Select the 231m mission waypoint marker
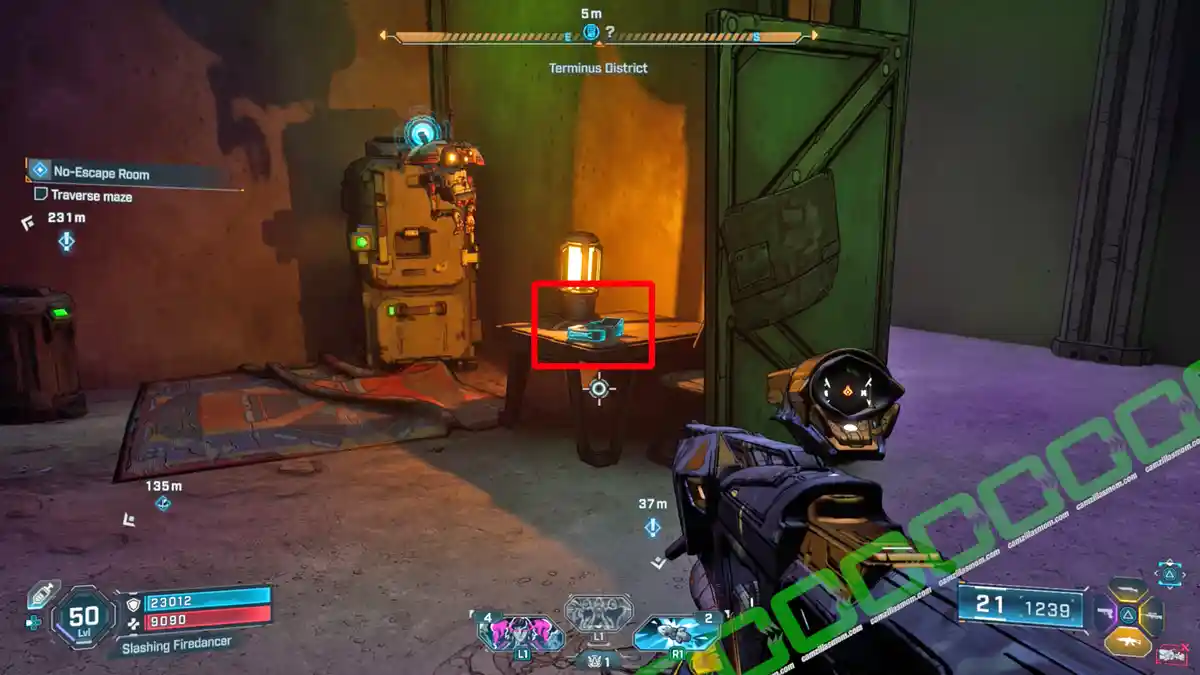The width and height of the screenshot is (1200, 675). 66,241
